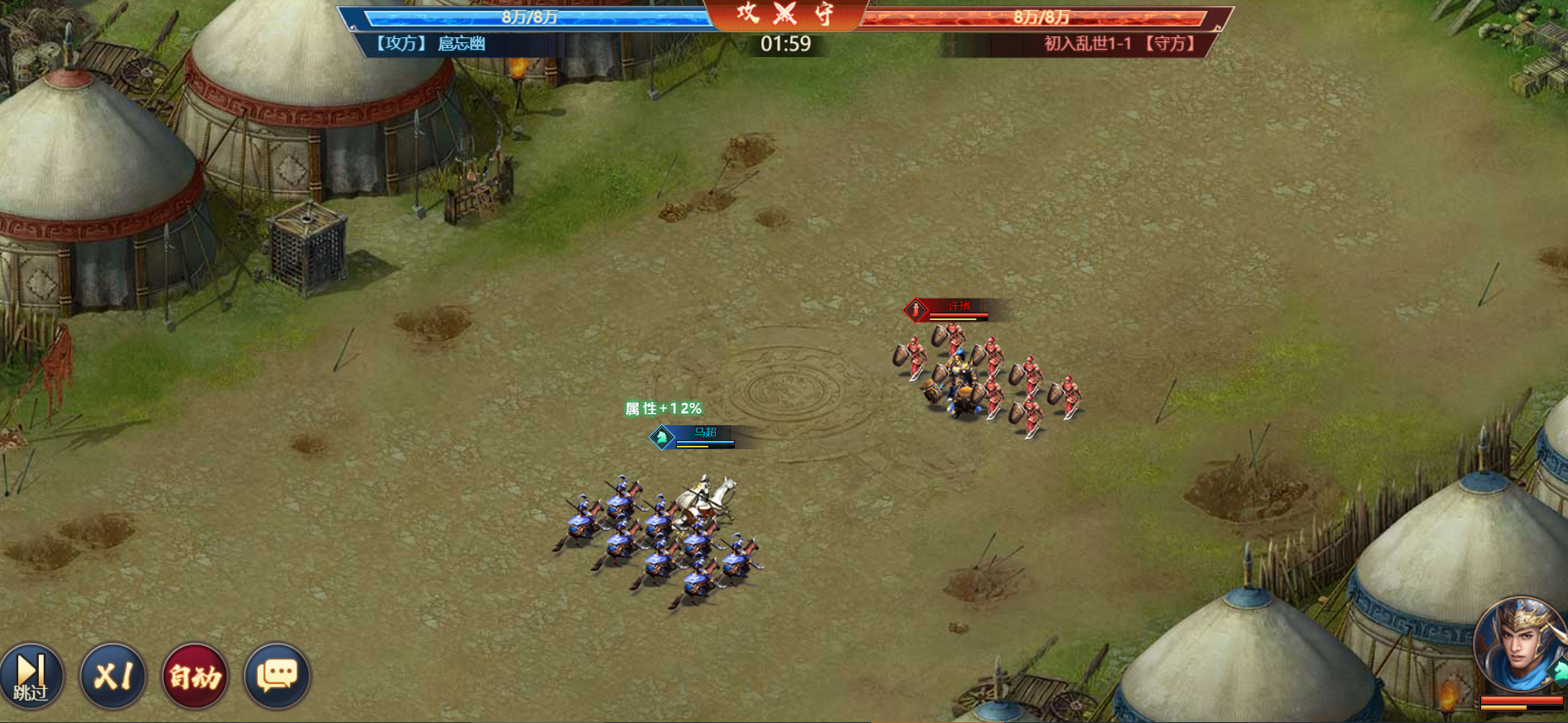Screen dimensions: 1568x723
Task: Select the hero portrait skill icon
Action: tap(1521, 647)
